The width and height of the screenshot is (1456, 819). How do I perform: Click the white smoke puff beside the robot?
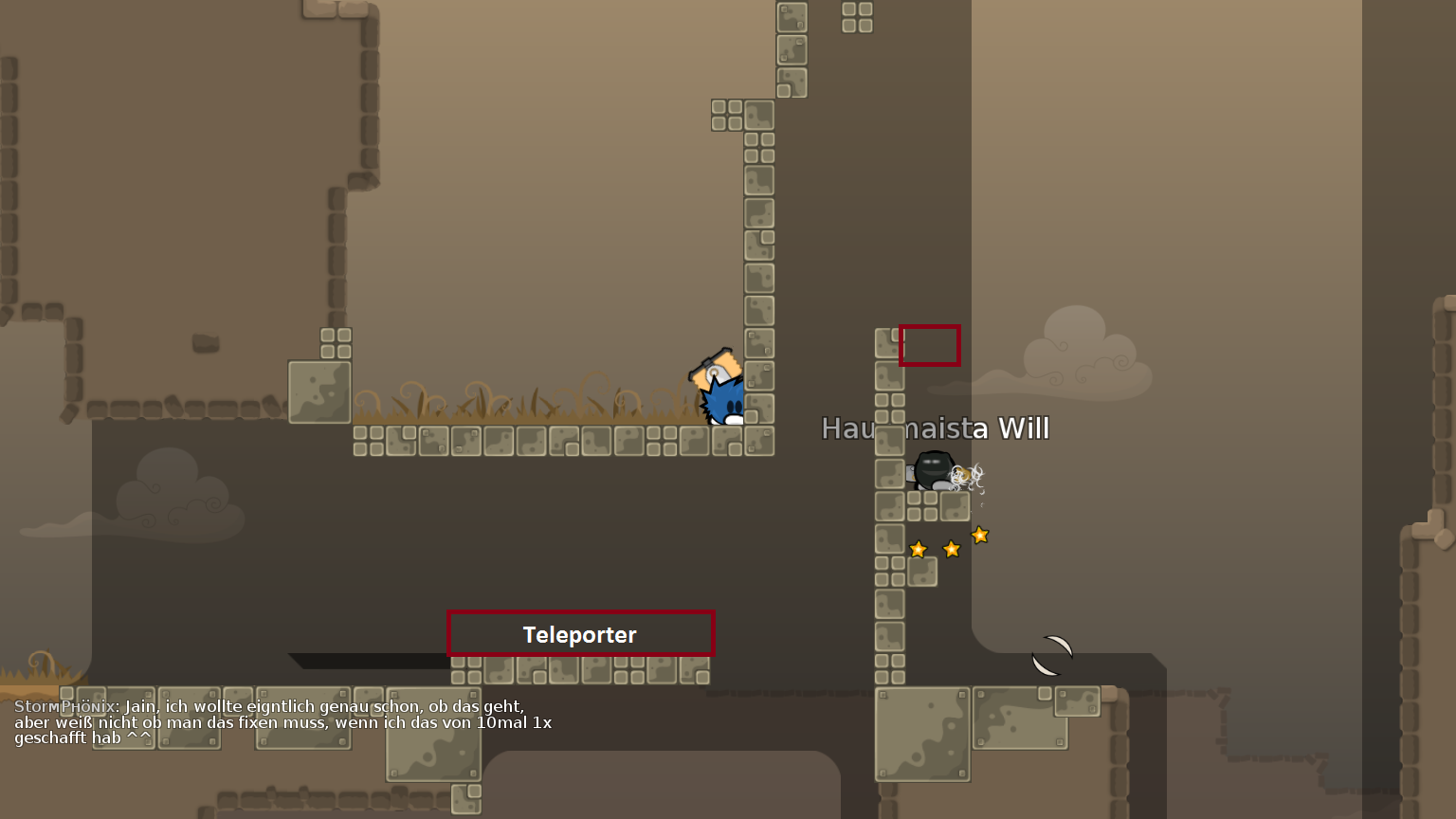point(967,474)
